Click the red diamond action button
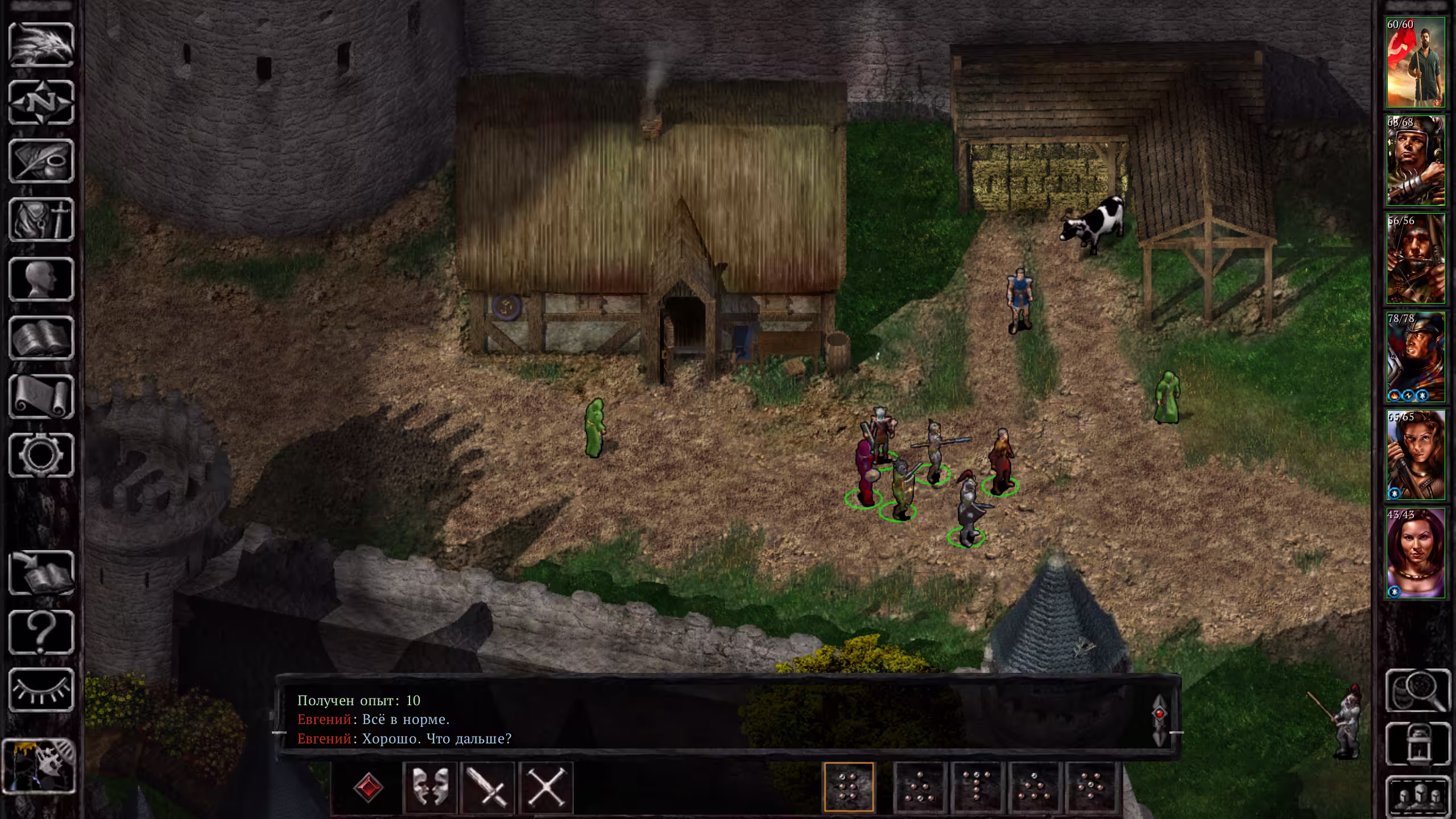1456x819 pixels. click(368, 788)
